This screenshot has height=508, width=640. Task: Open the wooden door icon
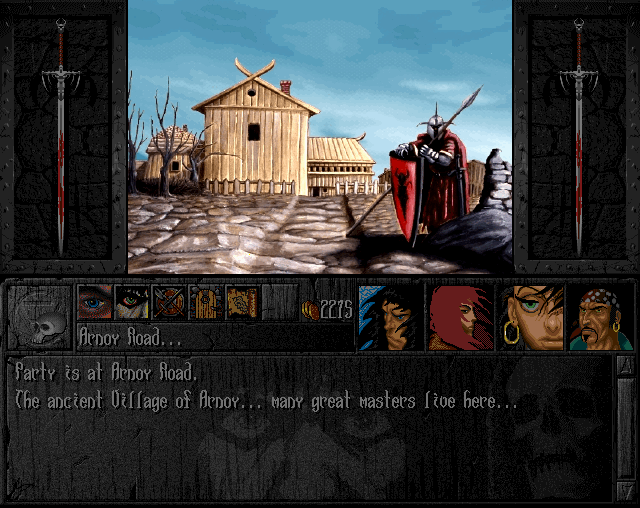(206, 302)
